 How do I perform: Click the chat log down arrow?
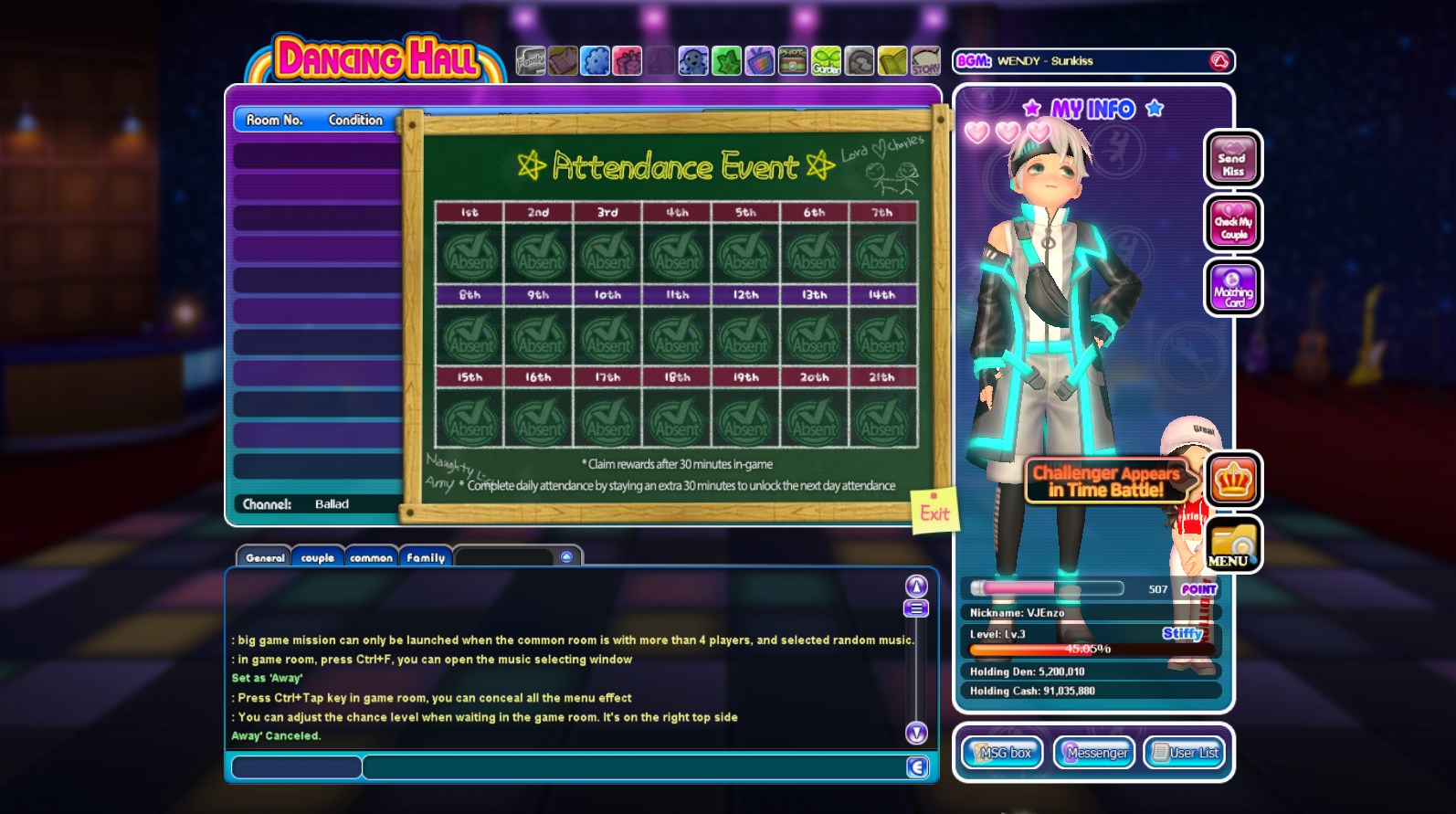coord(916,733)
